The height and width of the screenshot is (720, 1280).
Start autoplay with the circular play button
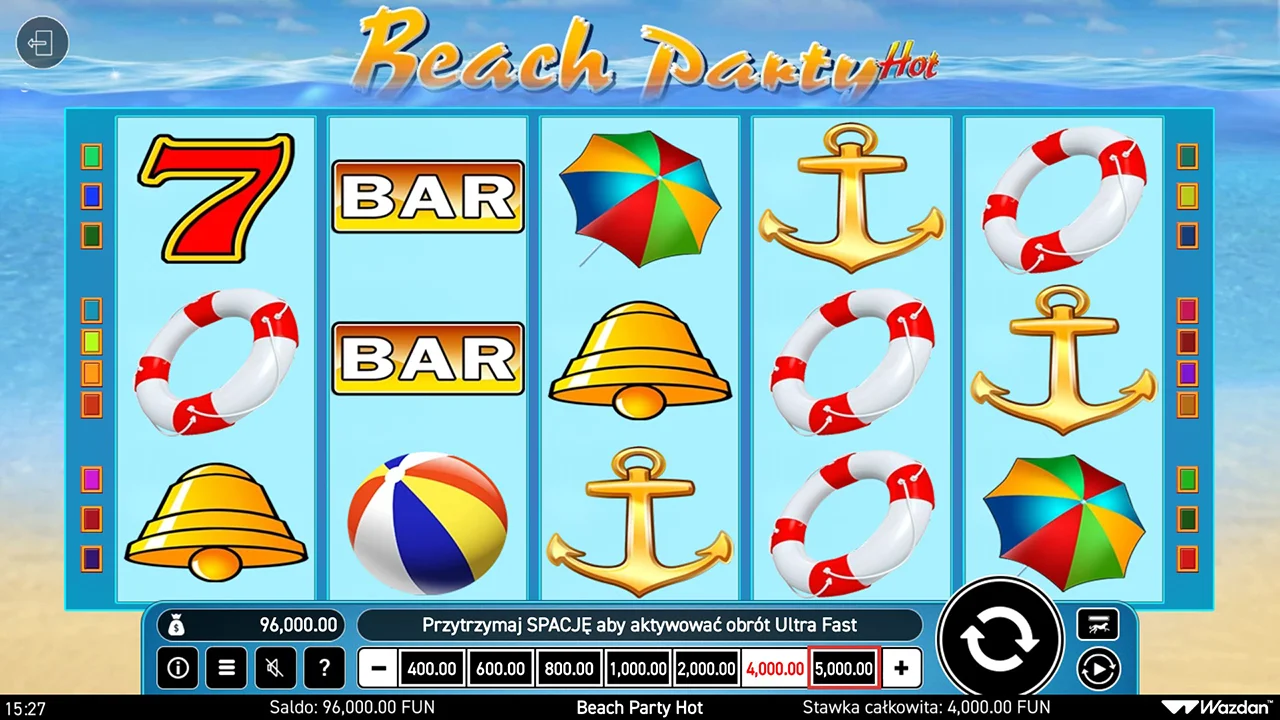[x=1097, y=667]
